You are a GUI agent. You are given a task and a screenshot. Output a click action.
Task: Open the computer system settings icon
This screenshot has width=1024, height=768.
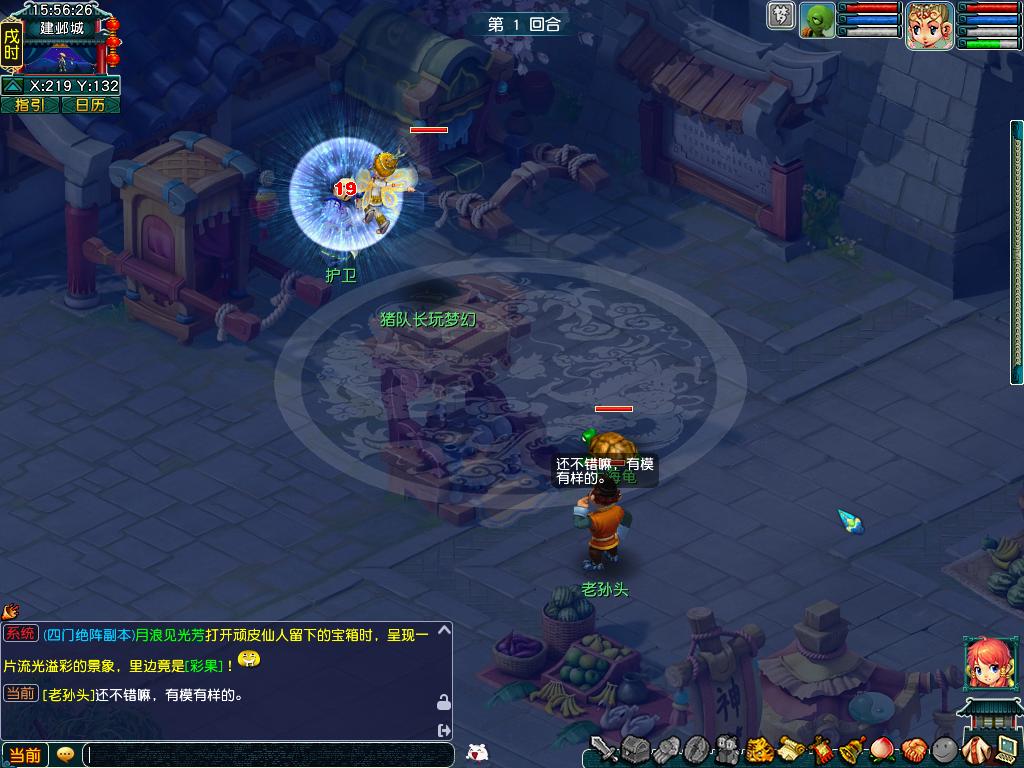[x=1006, y=749]
